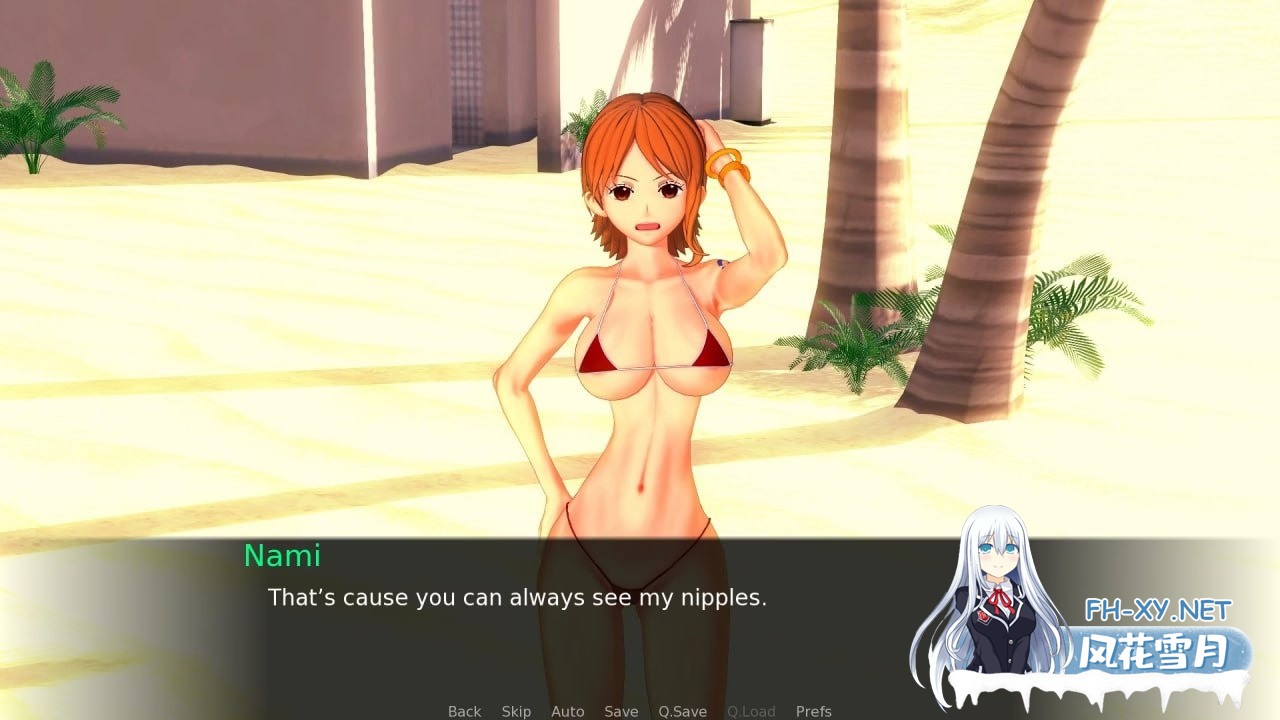Turn on Auto advance mode

[x=567, y=711]
